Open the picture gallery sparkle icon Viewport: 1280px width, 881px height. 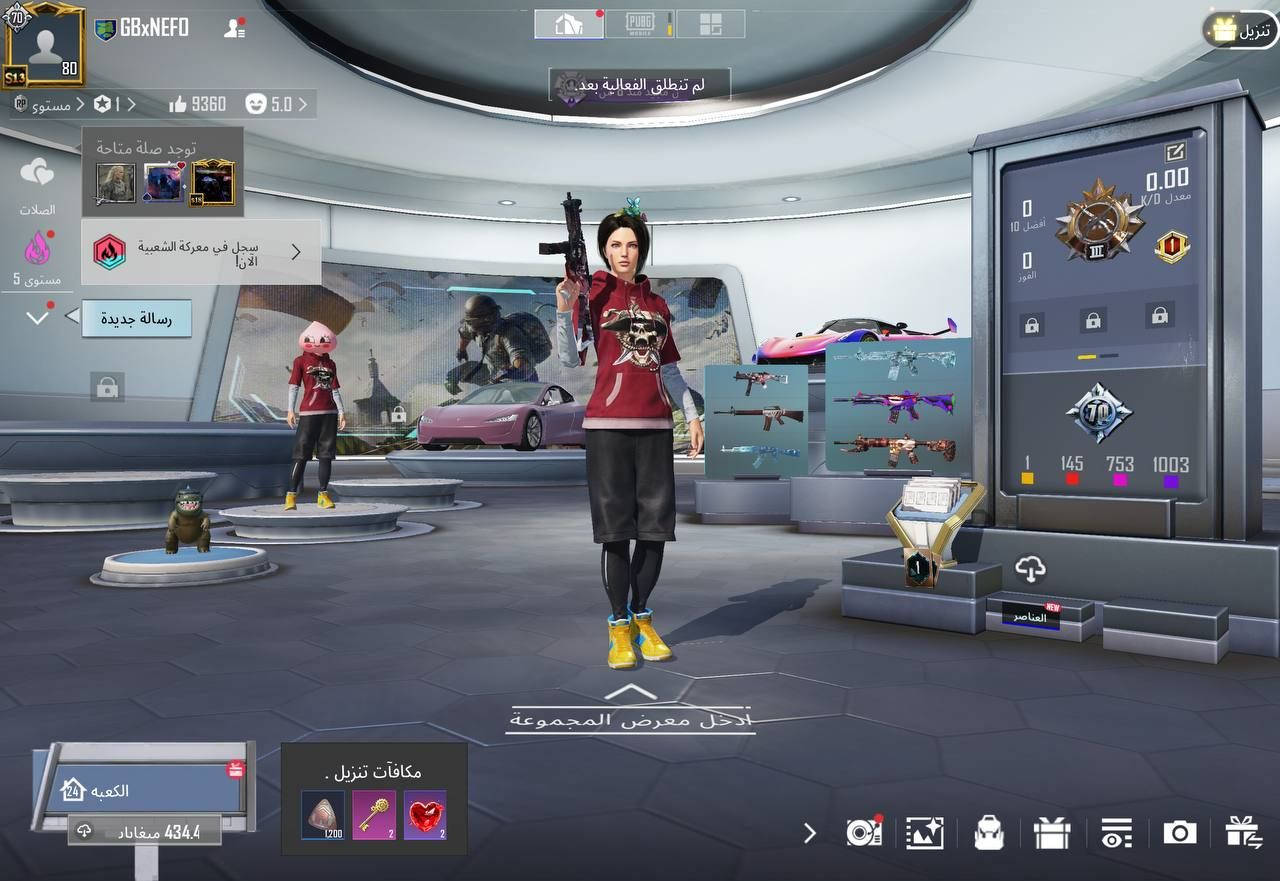tap(924, 833)
